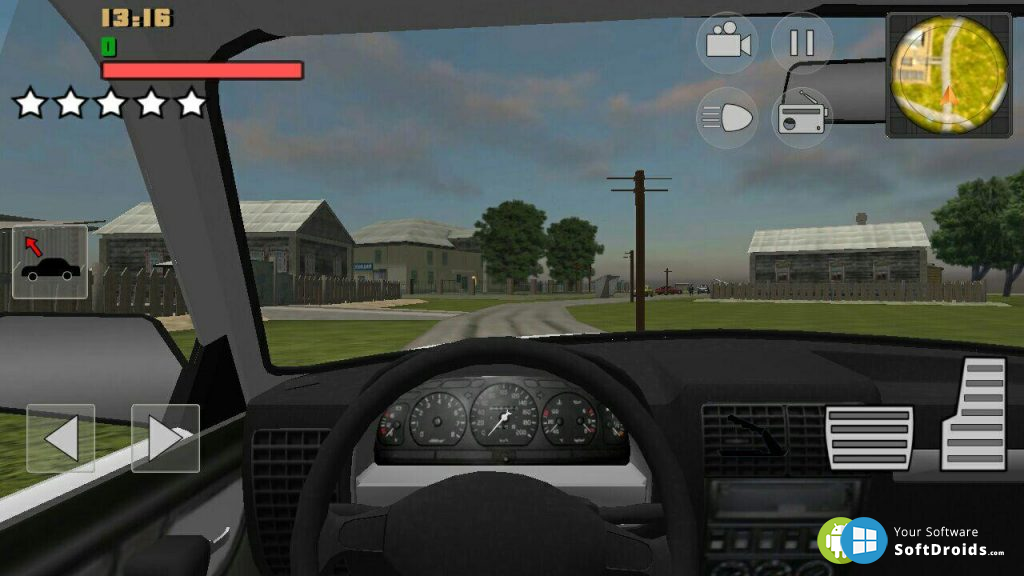Toggle the car headlights
This screenshot has height=576, width=1024.
[x=727, y=118]
